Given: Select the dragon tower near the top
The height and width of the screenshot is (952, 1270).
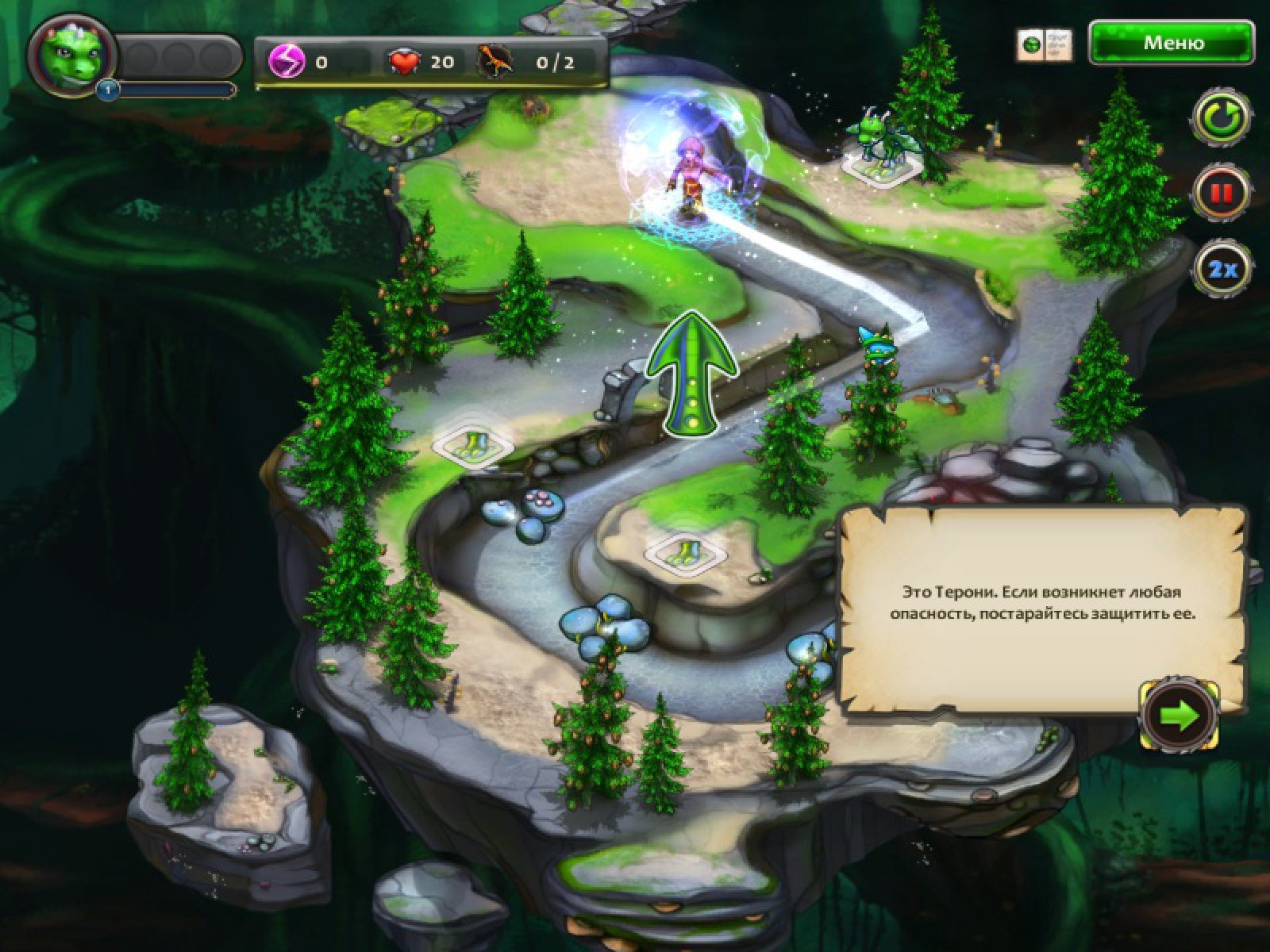Looking at the screenshot, I should pyautogui.click(x=883, y=151).
